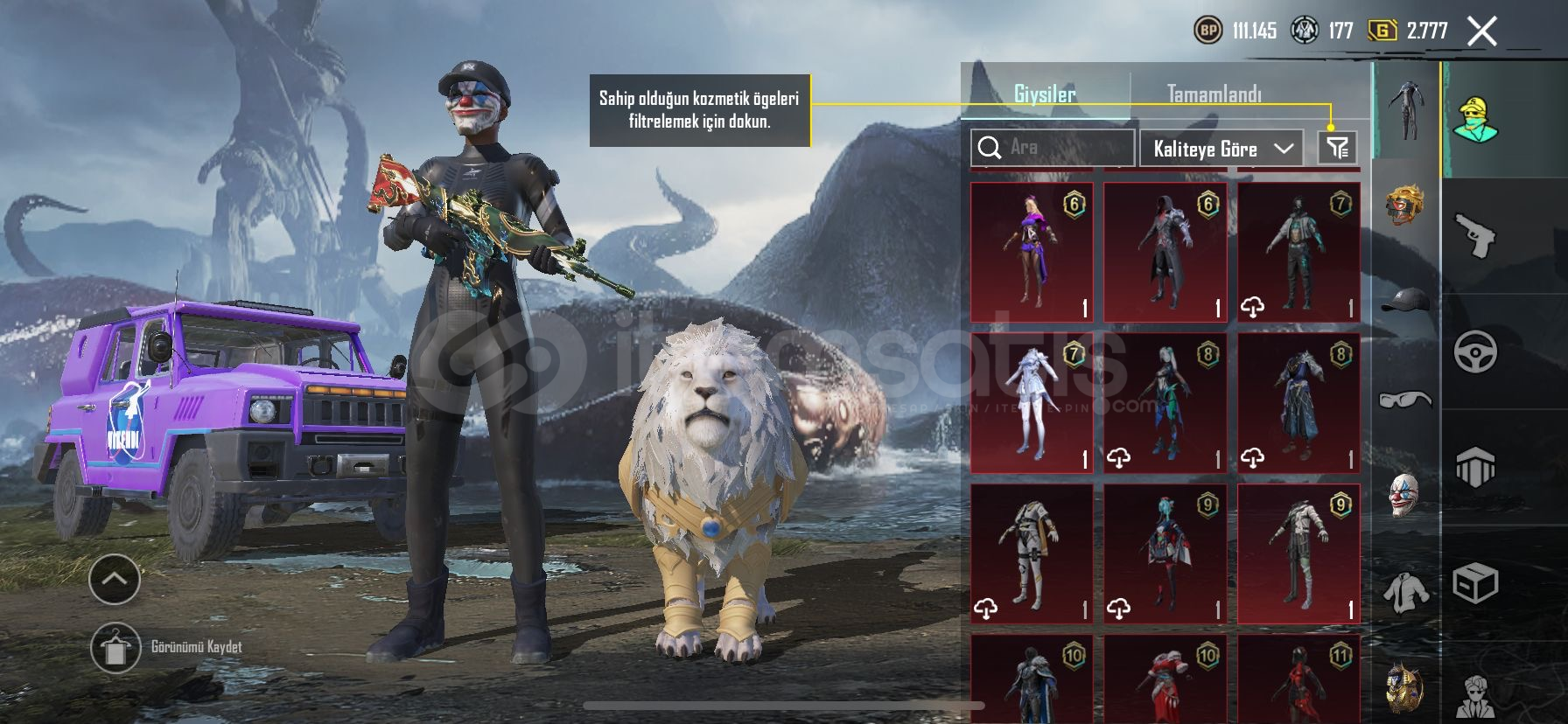Open the Tamamlandı tab
Image resolution: width=1568 pixels, height=724 pixels.
pyautogui.click(x=1214, y=94)
